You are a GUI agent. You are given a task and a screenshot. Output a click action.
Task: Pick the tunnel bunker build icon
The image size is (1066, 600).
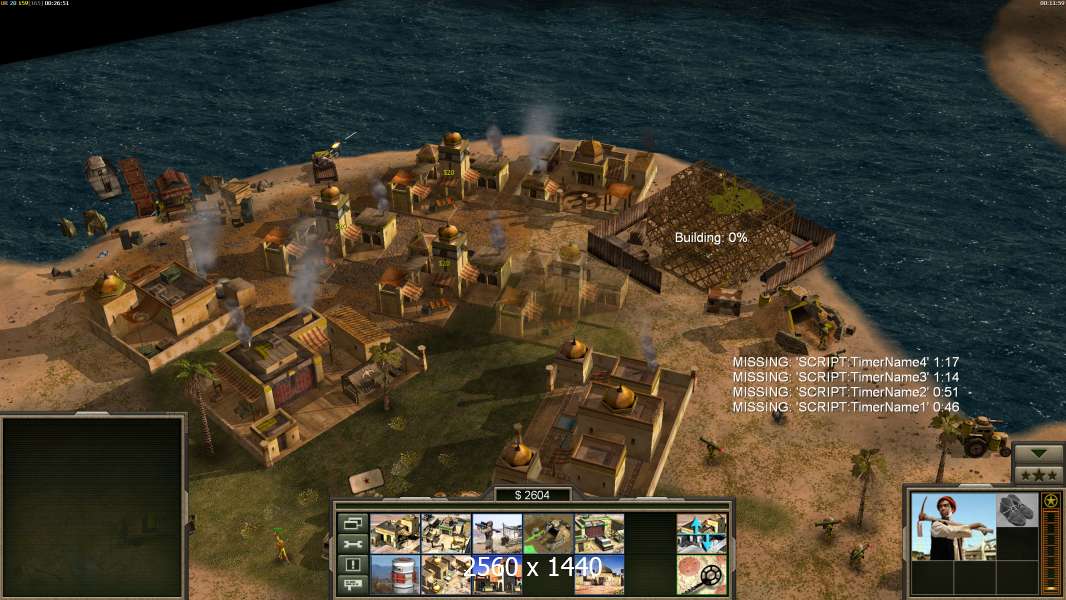click(548, 533)
